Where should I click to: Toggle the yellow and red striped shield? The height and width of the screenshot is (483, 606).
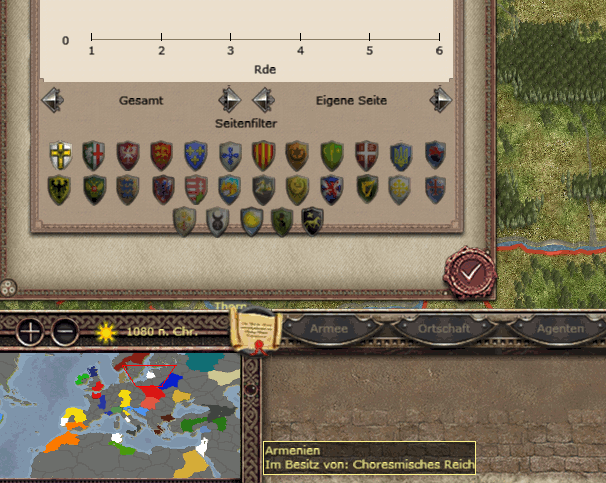coord(263,154)
